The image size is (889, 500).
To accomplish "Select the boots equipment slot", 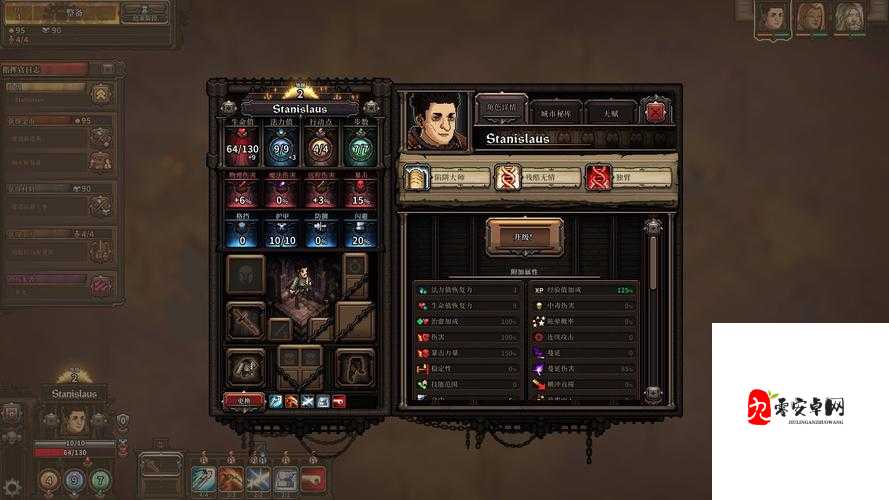I will click(354, 367).
